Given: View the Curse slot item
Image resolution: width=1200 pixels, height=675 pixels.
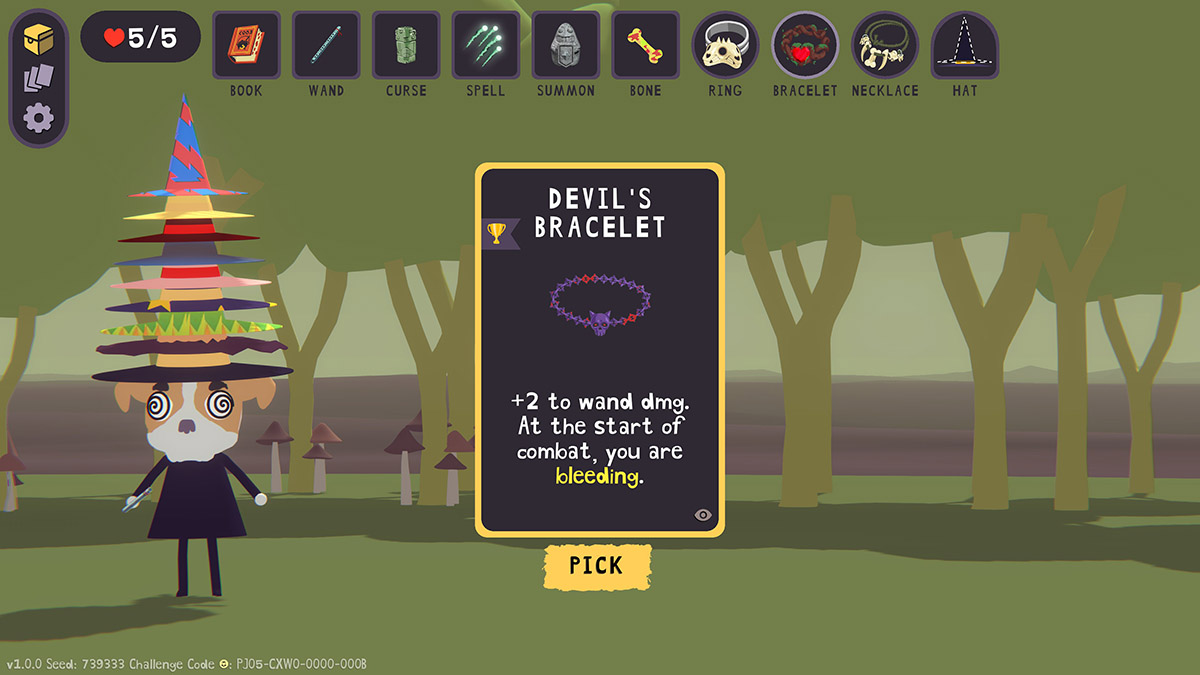Looking at the screenshot, I should point(406,45).
